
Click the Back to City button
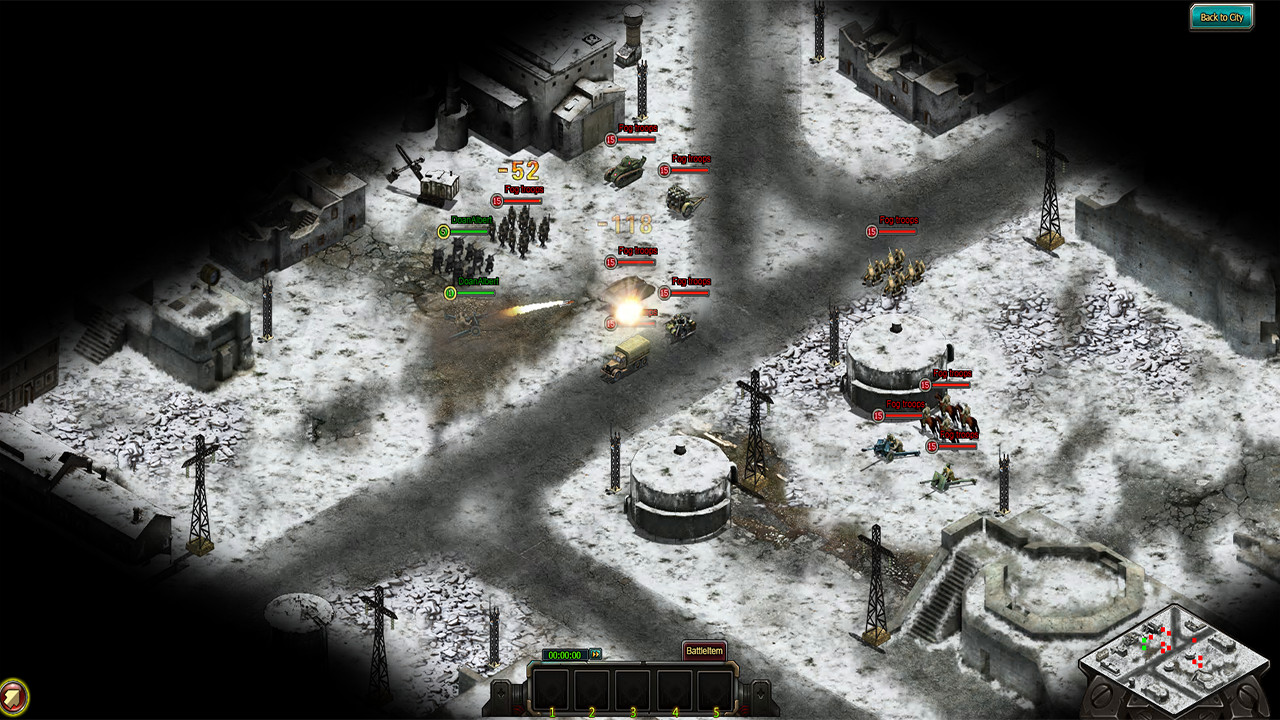pos(1222,16)
